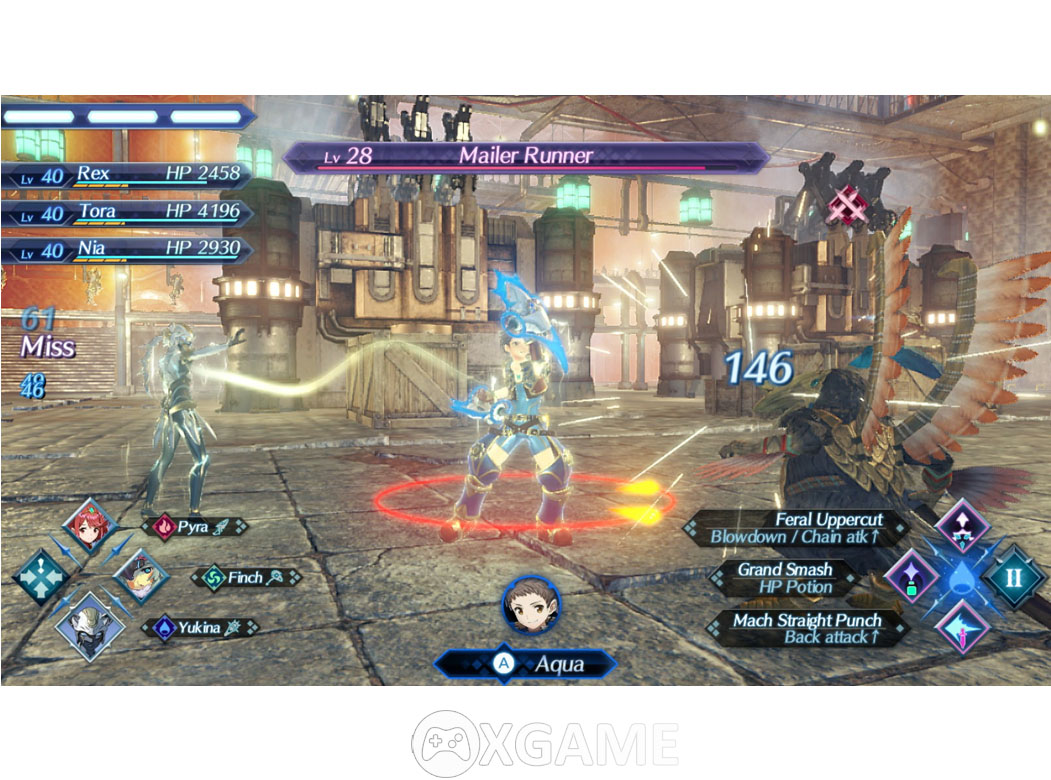Select the Finch name label
The height and width of the screenshot is (780, 1051).
pyautogui.click(x=245, y=577)
